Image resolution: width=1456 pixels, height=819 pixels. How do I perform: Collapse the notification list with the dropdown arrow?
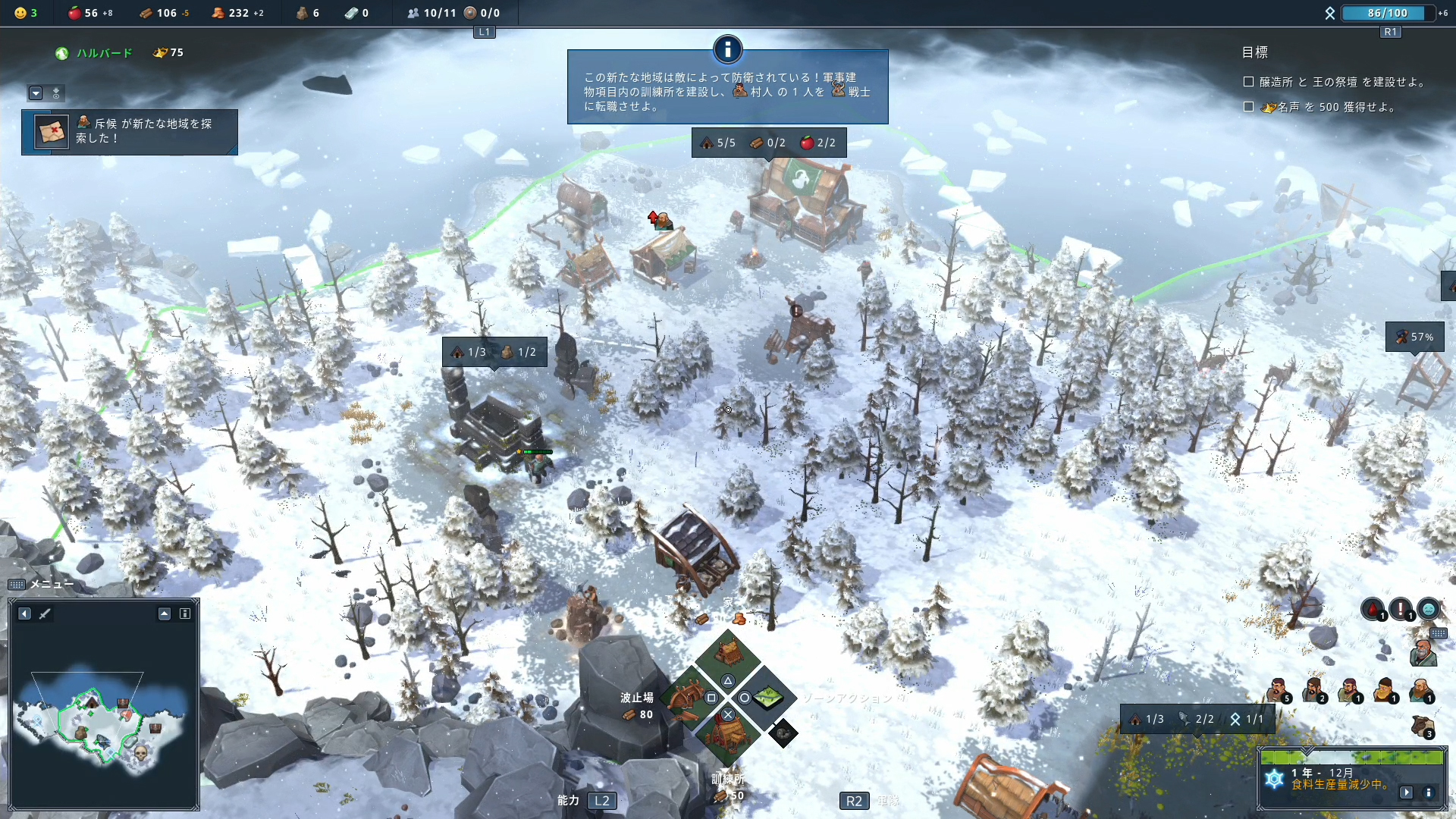(36, 93)
